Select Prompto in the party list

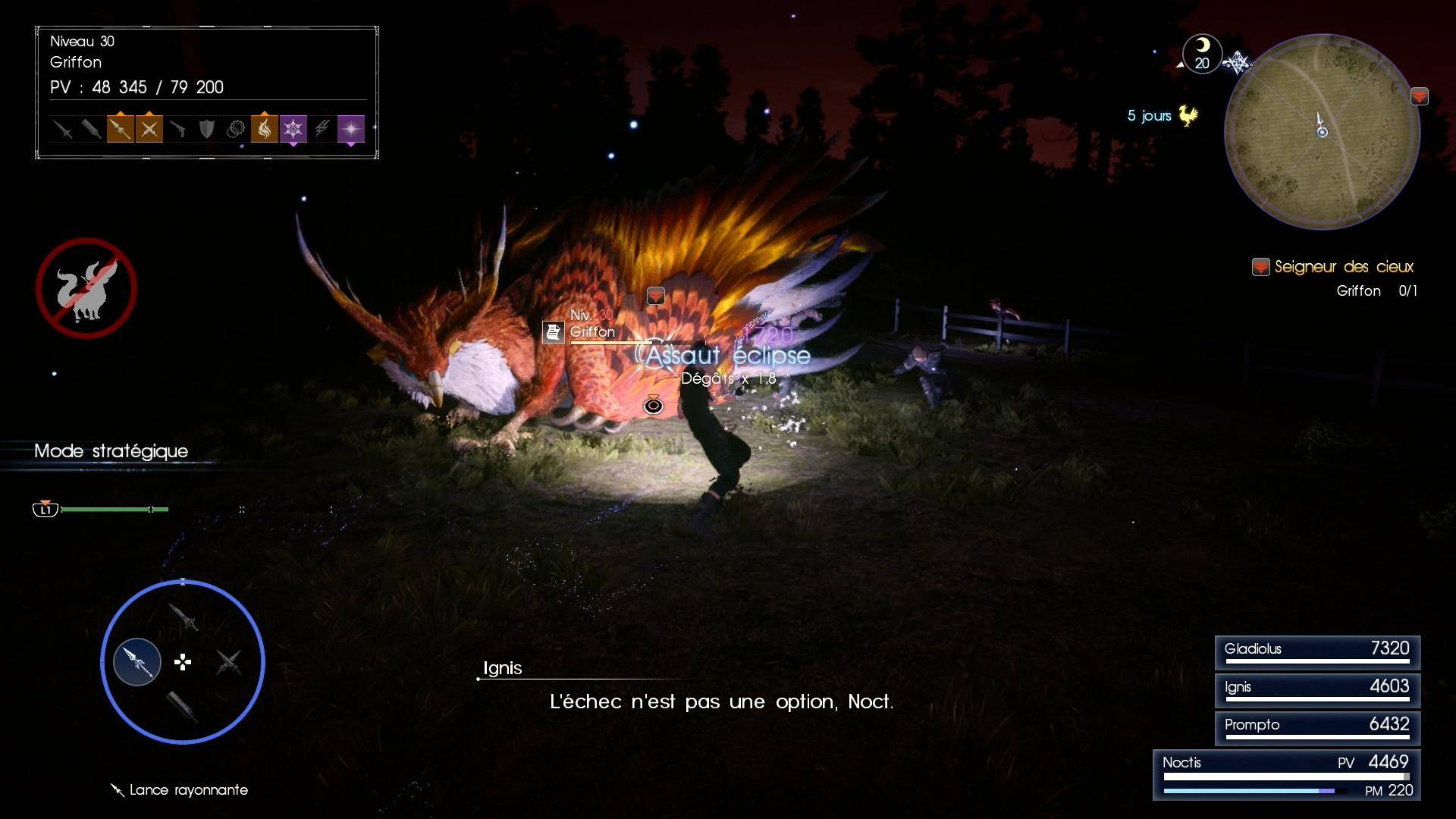point(1317,727)
